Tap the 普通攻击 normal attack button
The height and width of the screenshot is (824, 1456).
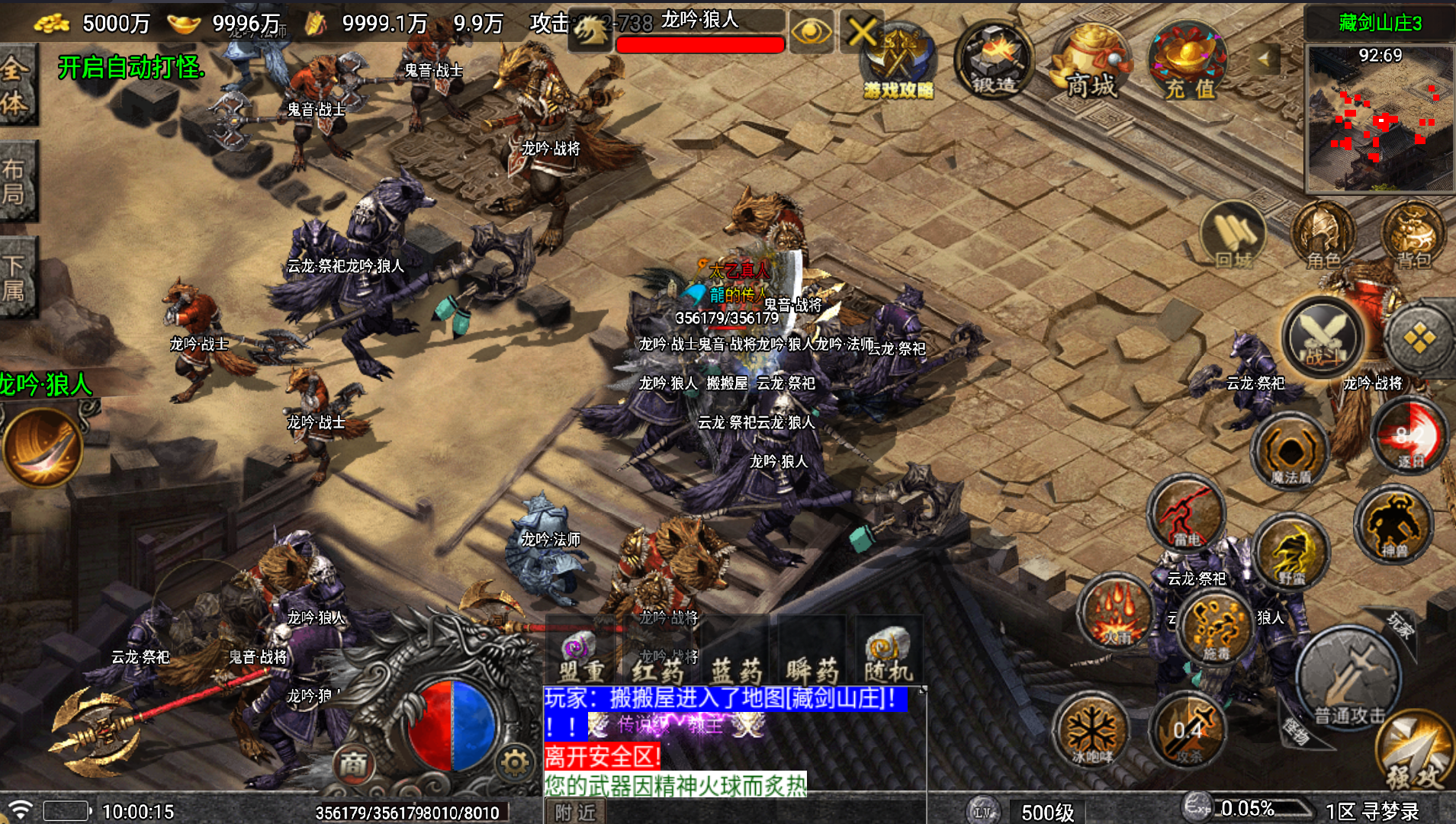tap(1348, 678)
